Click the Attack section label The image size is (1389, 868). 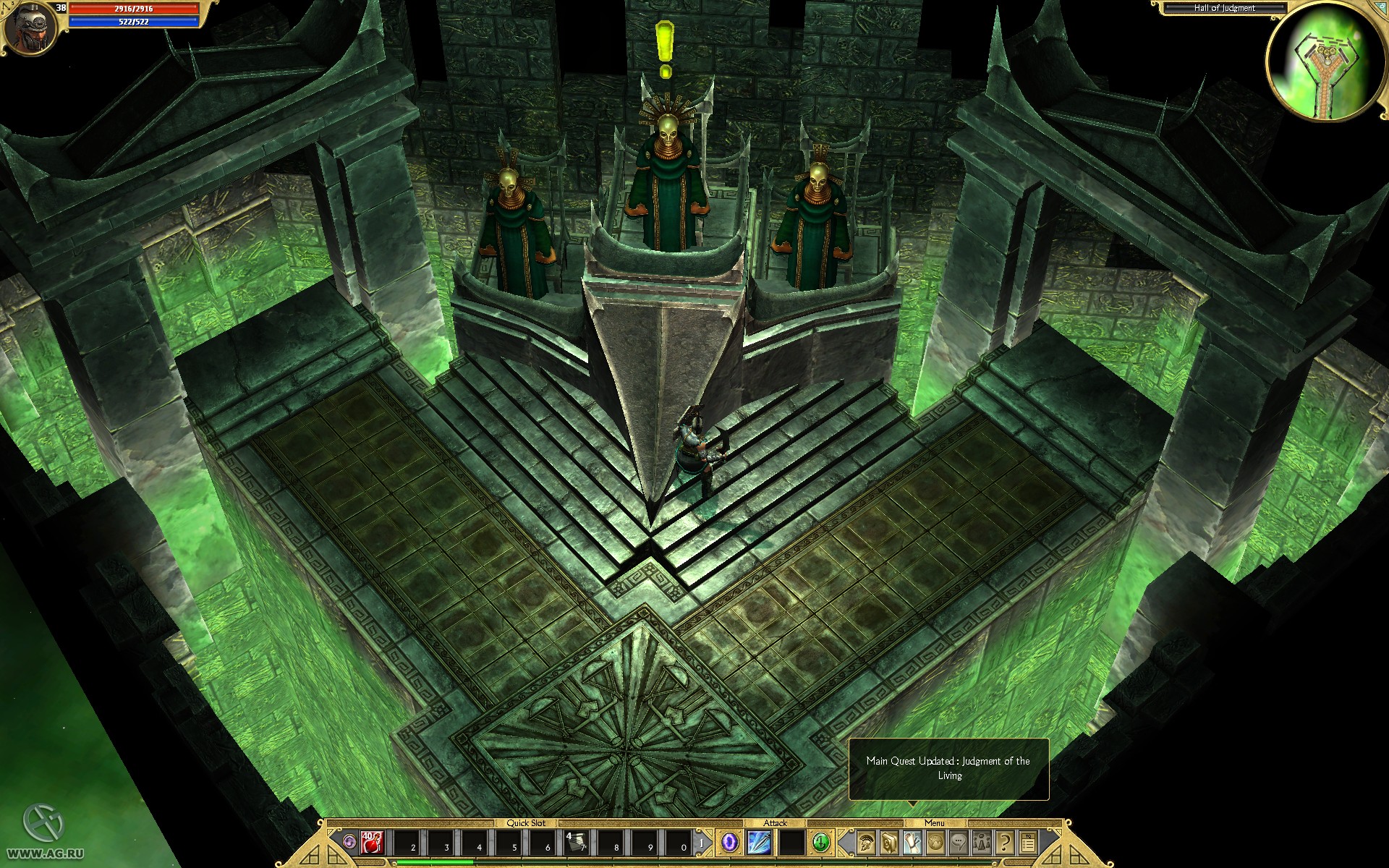click(x=776, y=823)
